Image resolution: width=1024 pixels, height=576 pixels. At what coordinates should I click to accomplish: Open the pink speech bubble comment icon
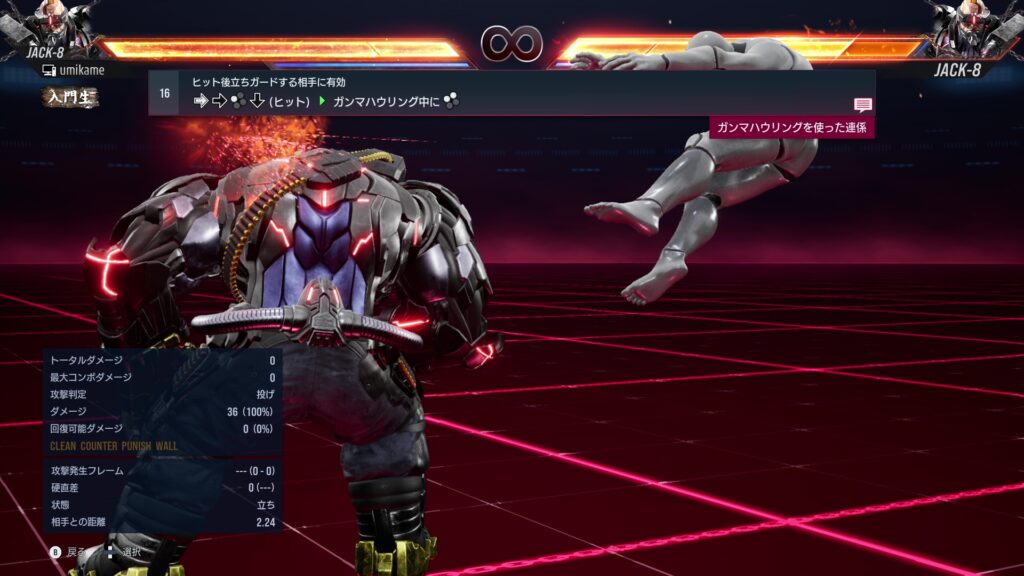[862, 105]
